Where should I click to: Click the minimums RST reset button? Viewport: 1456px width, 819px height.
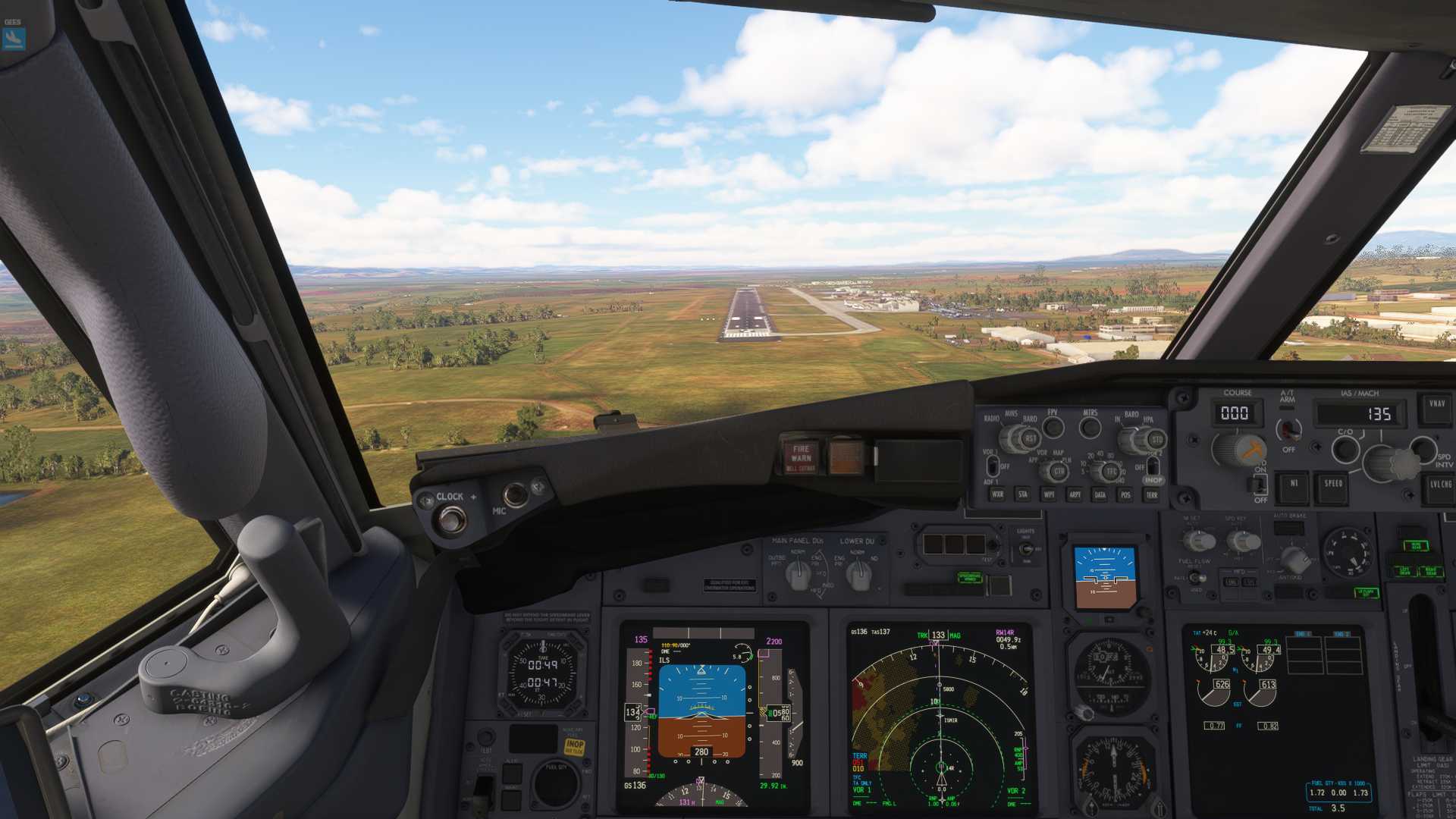1030,438
